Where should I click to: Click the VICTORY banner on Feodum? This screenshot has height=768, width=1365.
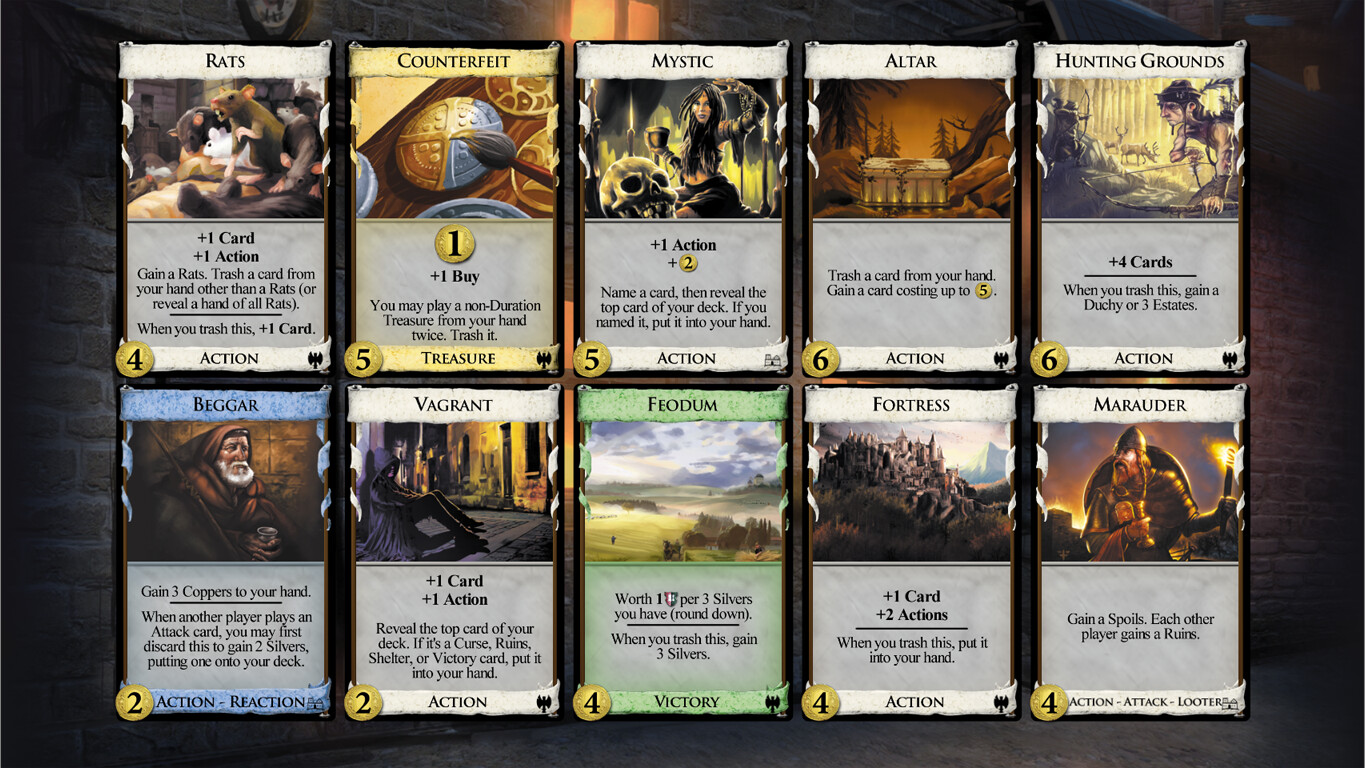[684, 702]
